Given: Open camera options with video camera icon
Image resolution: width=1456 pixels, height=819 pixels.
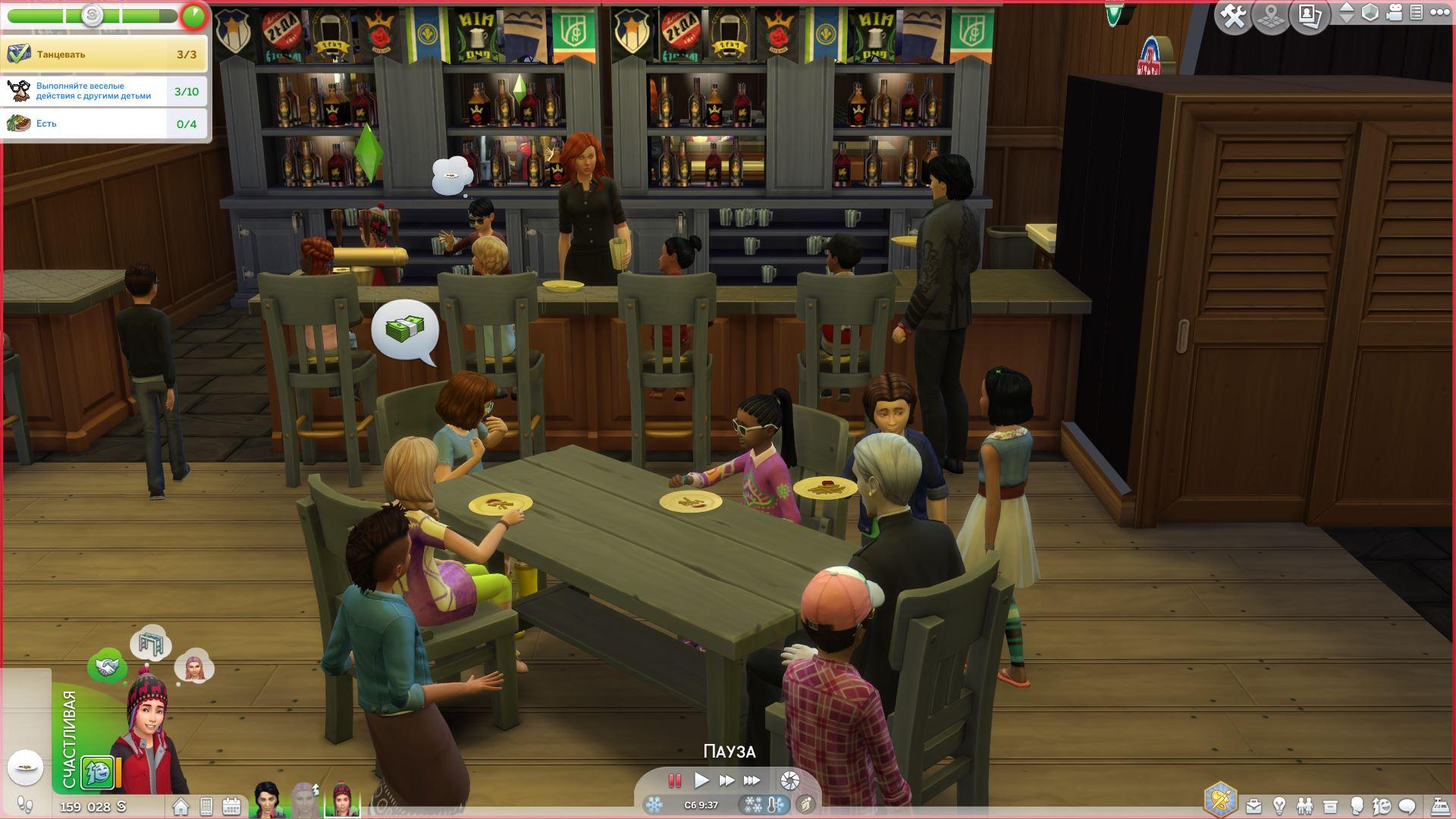Looking at the screenshot, I should 1394,13.
